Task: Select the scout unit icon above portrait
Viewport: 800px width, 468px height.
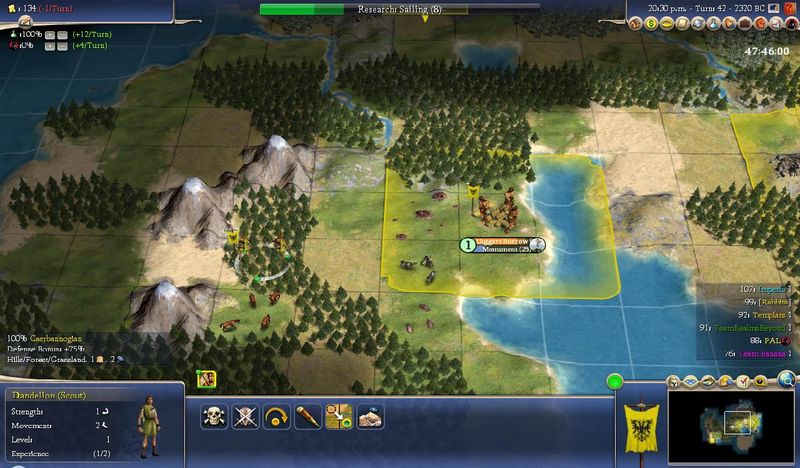Action: (x=207, y=379)
